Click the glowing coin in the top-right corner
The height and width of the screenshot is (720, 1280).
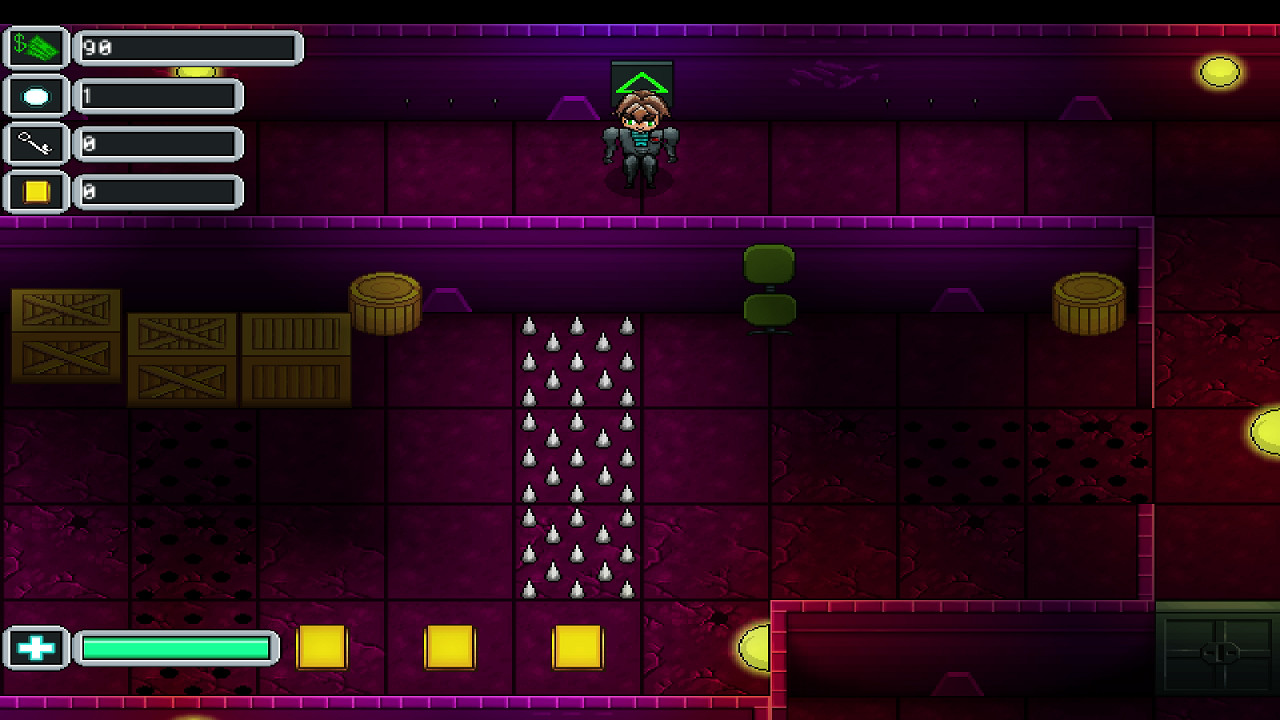(1219, 72)
